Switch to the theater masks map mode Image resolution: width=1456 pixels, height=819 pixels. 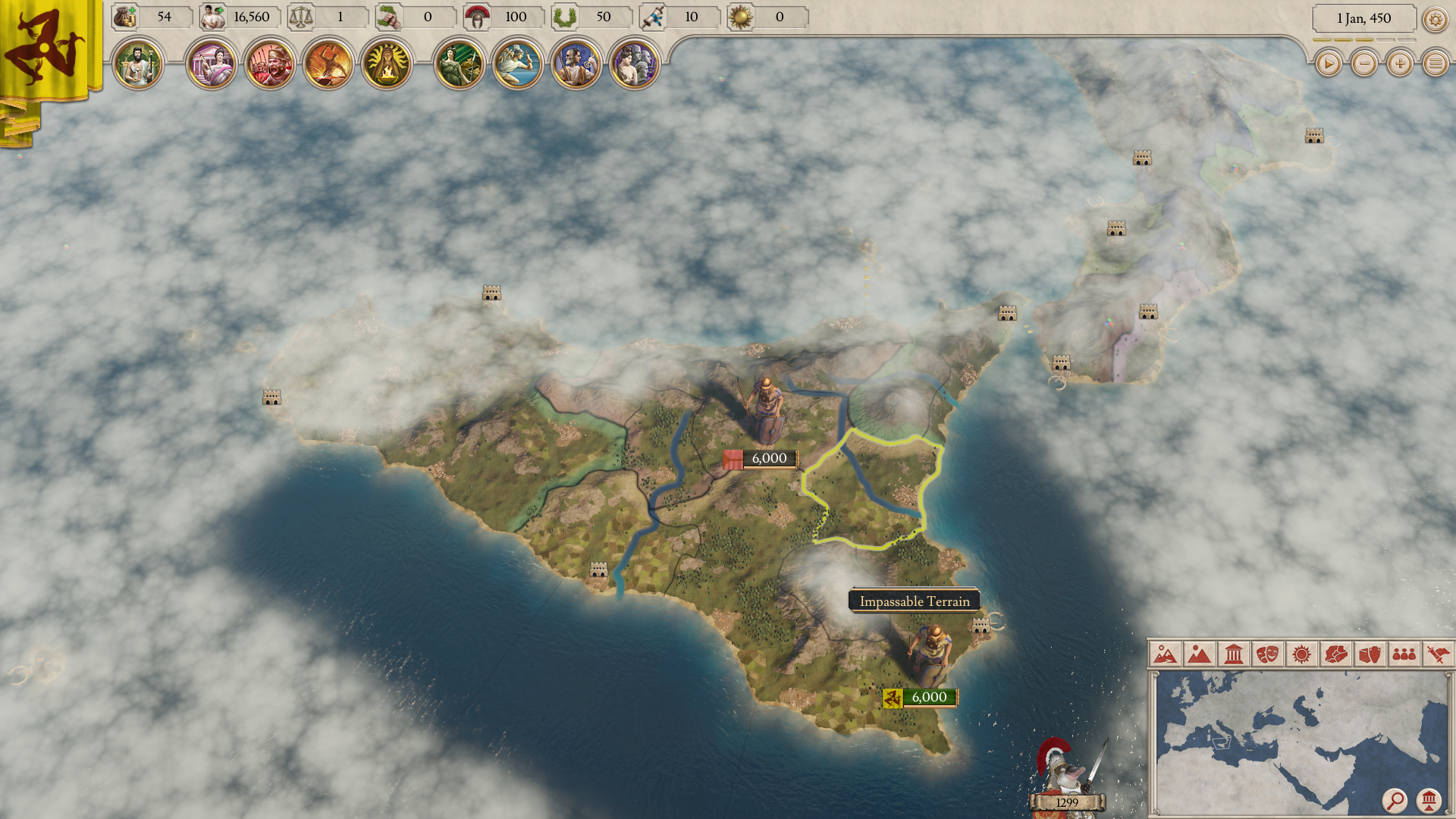tap(1267, 654)
